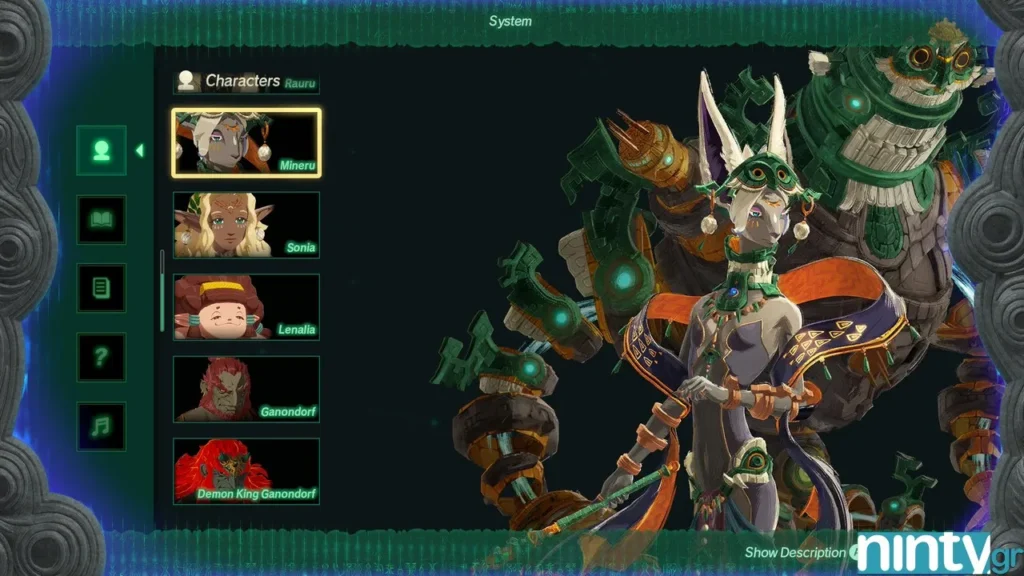This screenshot has width=1024, height=576.
Task: Open Lenalia's character profile
Action: (x=246, y=307)
